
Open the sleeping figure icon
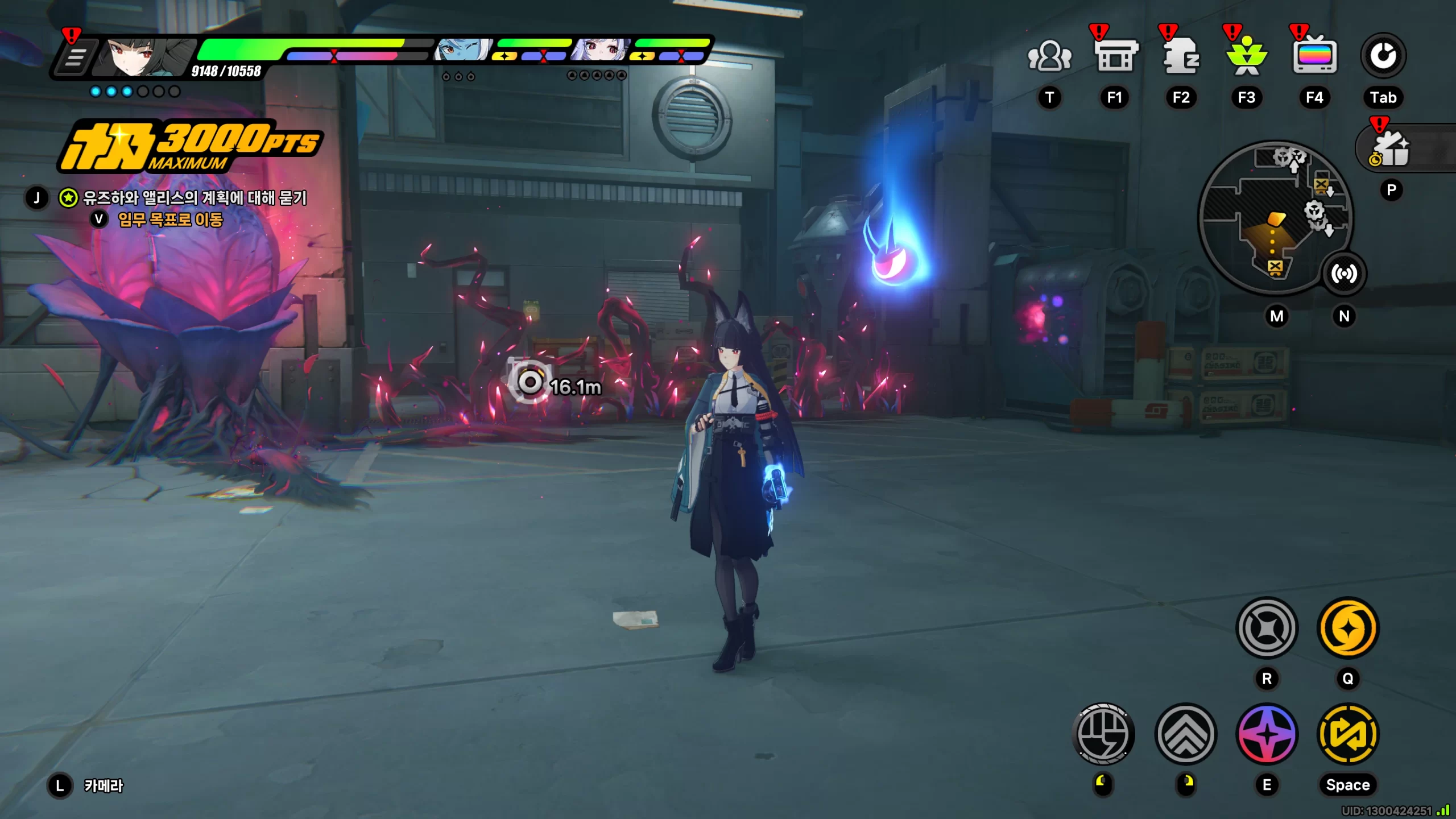(1181, 56)
